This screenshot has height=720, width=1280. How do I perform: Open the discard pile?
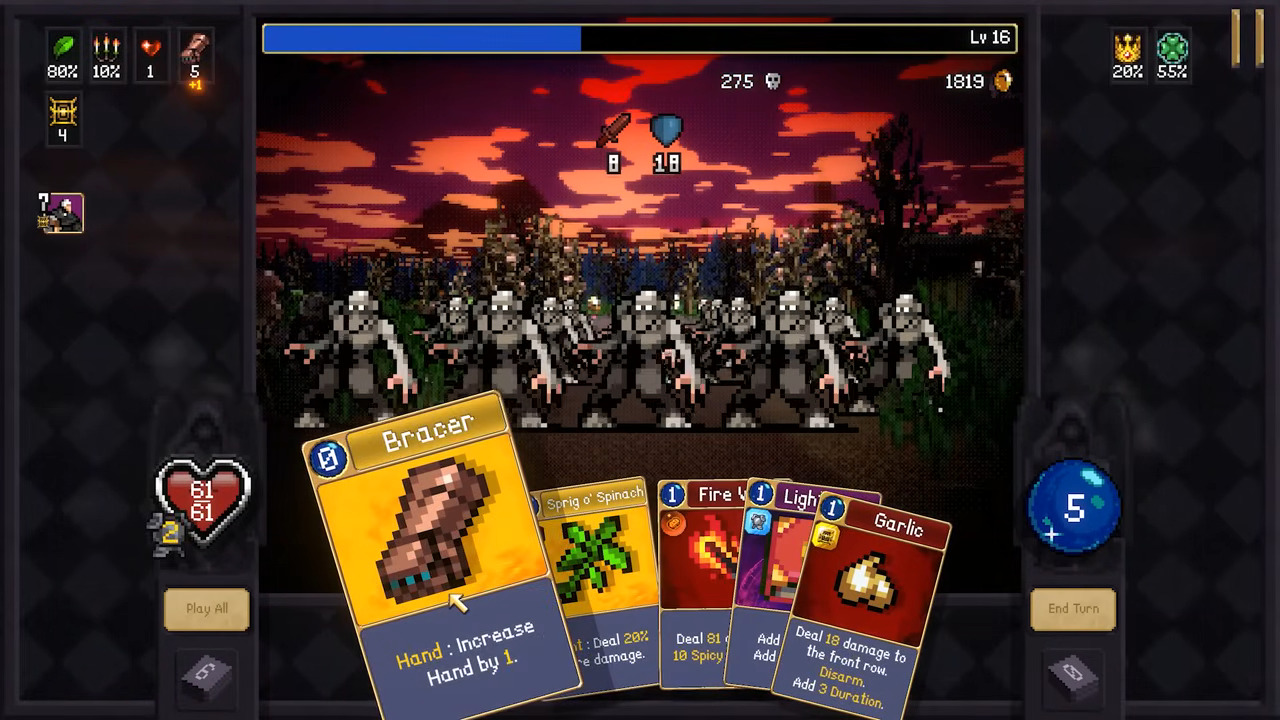(x=1073, y=676)
